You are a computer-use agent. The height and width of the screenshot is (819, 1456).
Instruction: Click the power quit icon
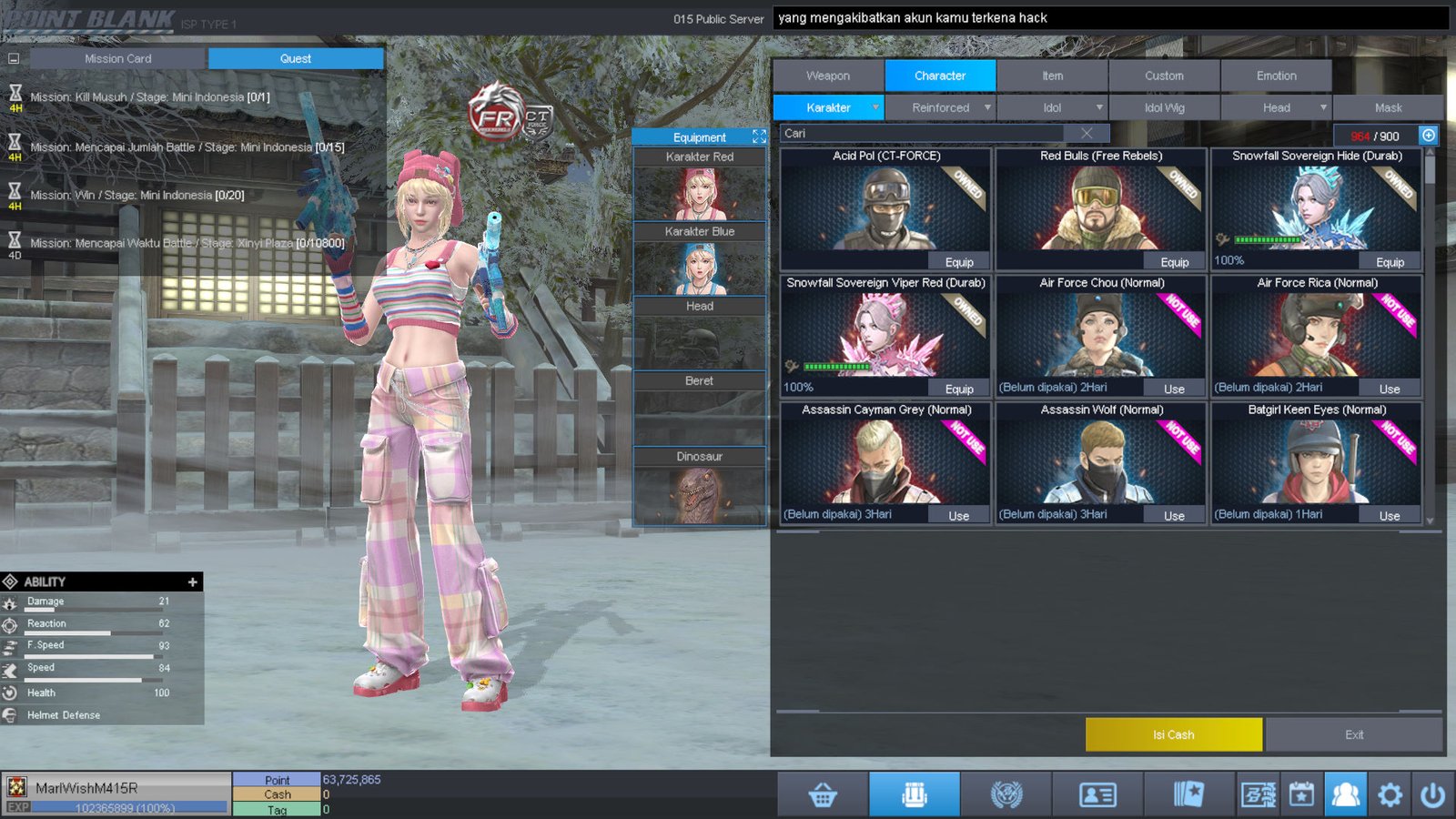[1432, 795]
